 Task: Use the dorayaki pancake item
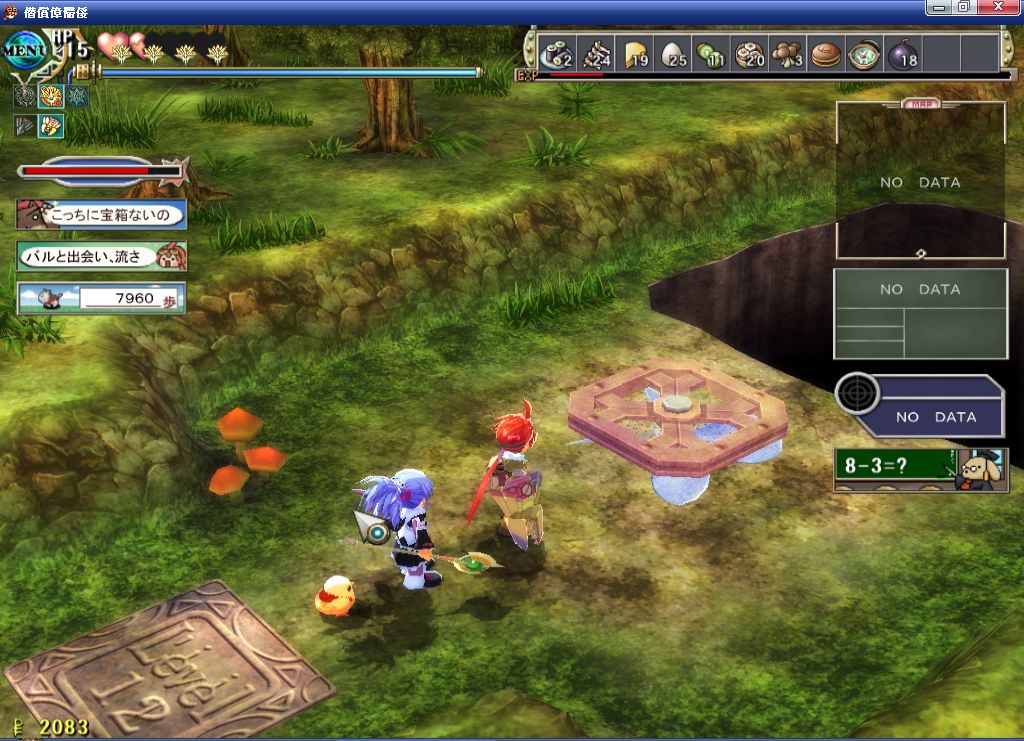(x=825, y=54)
